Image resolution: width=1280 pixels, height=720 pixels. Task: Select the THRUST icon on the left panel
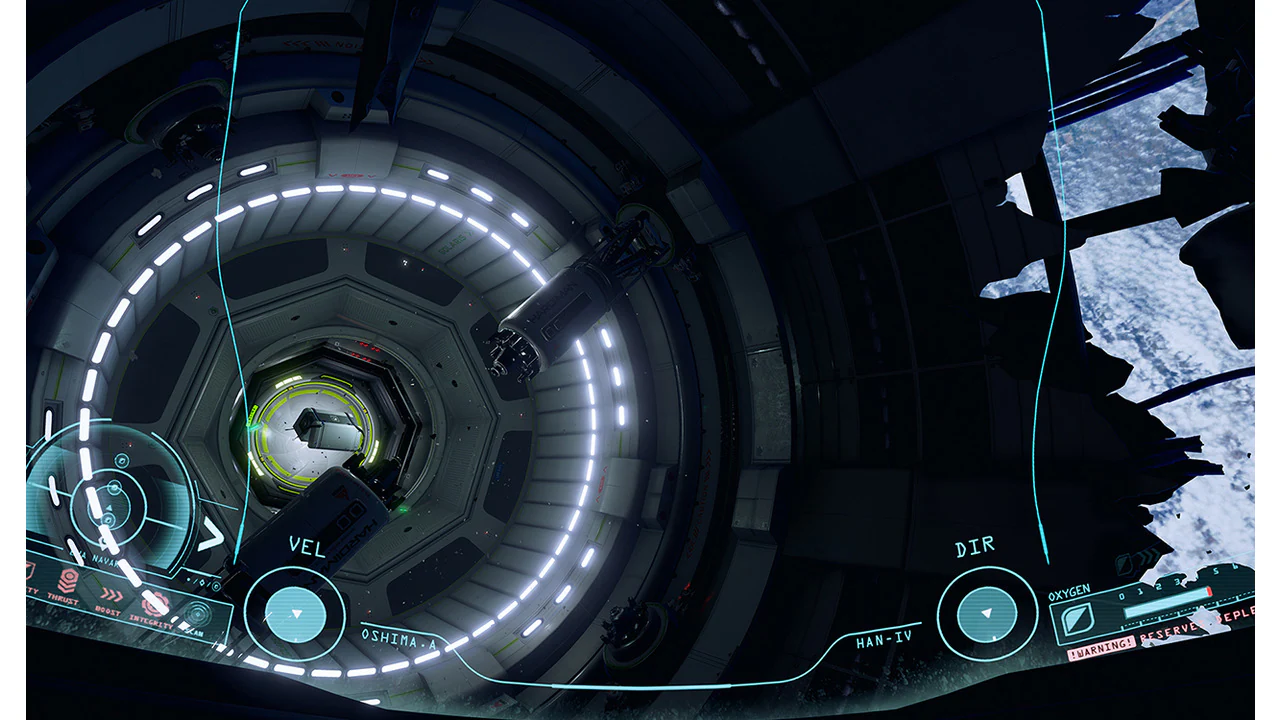pos(69,580)
